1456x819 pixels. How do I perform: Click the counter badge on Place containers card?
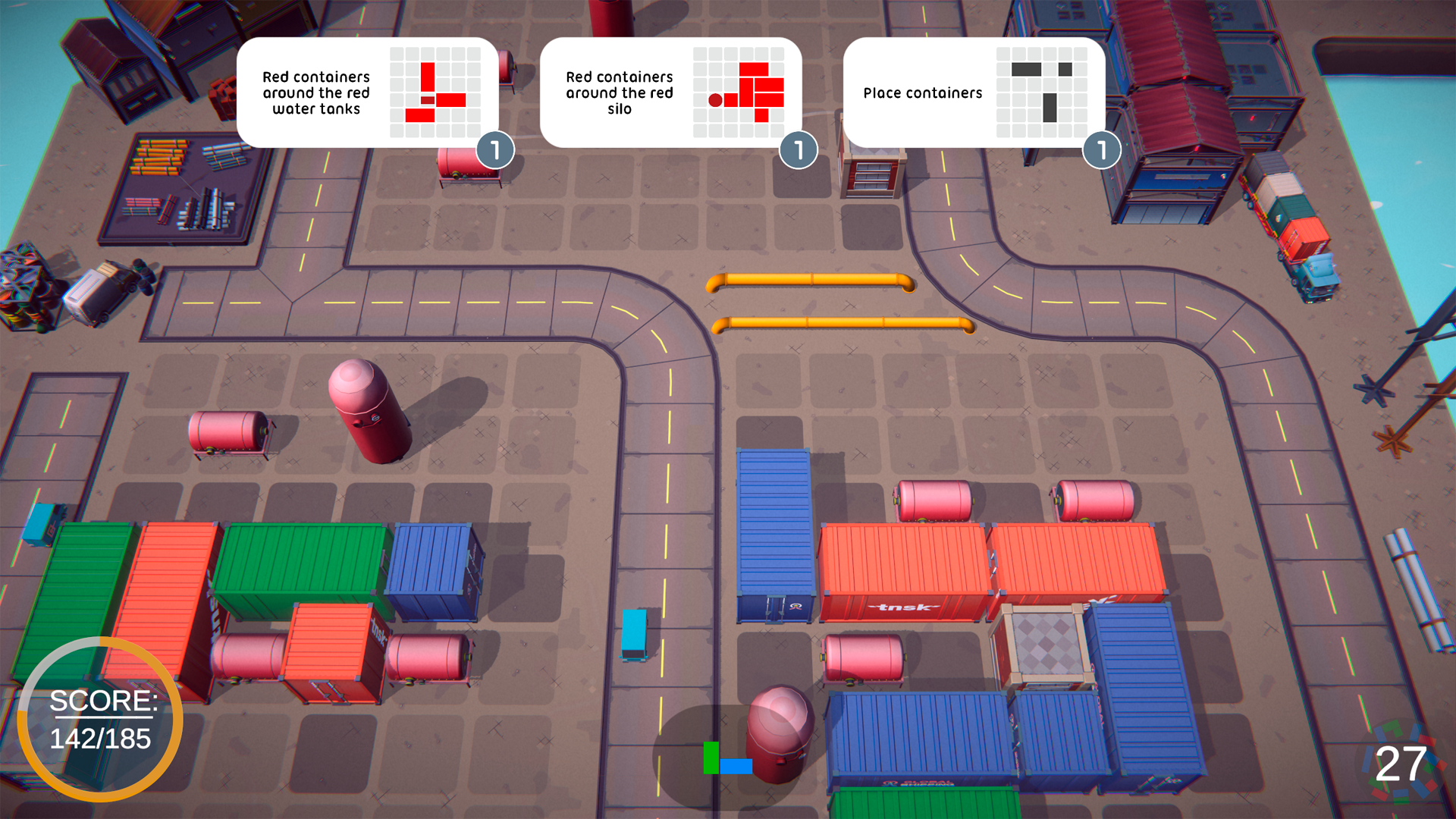click(x=1101, y=150)
